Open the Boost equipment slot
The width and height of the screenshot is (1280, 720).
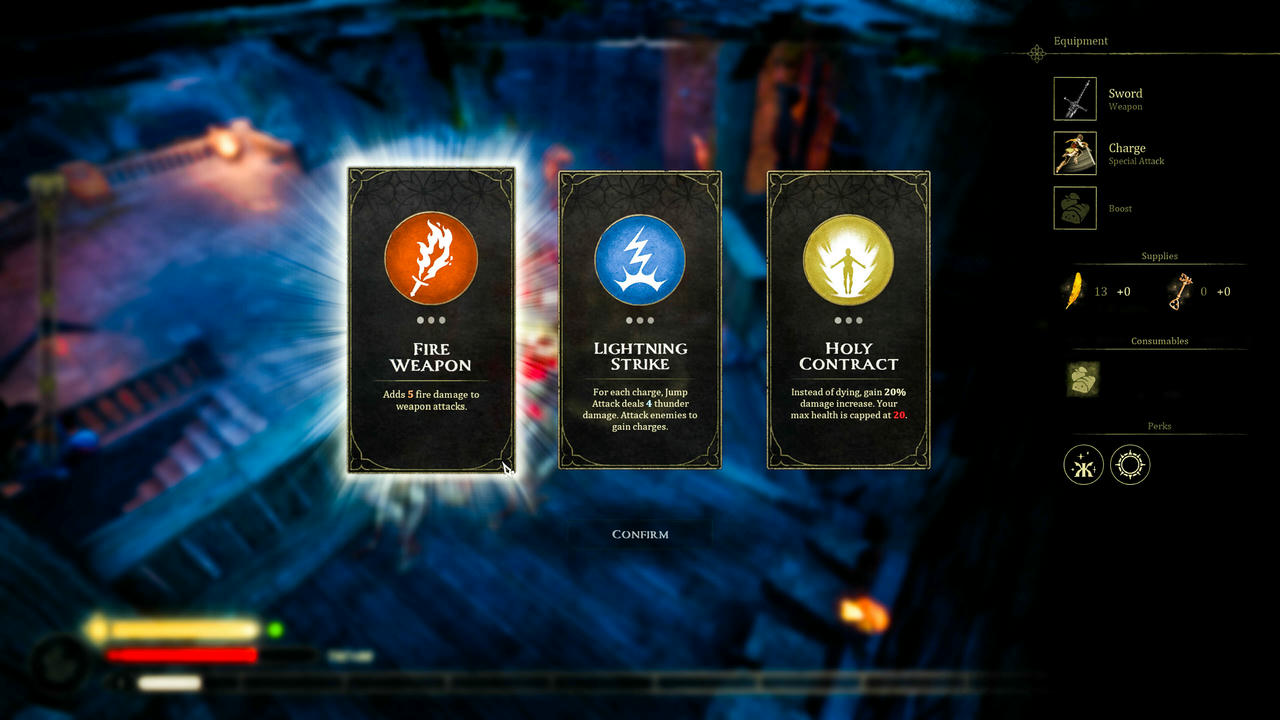(x=1075, y=208)
